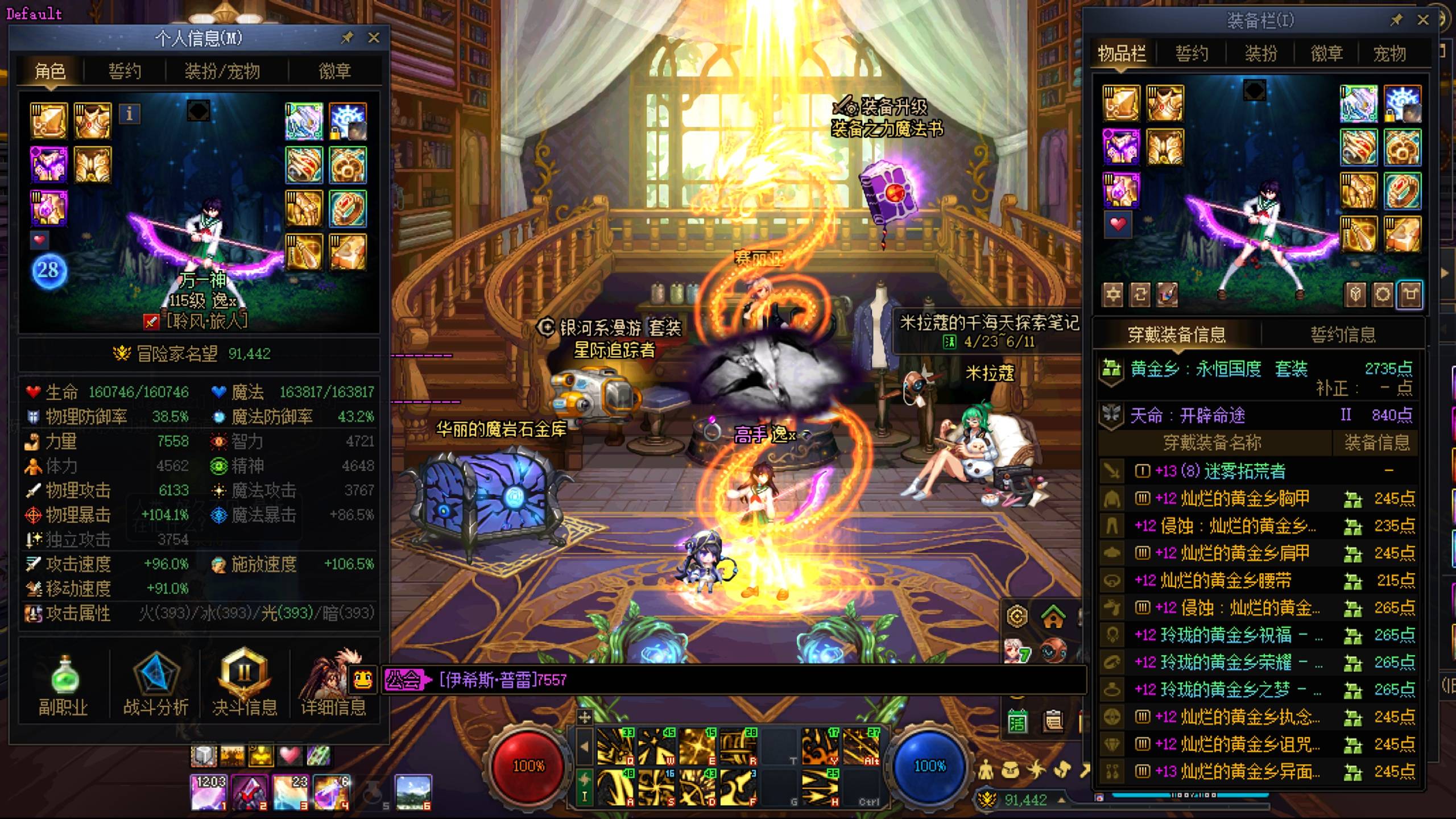Screen dimensions: 1456x819
Task: Close the 个人信息 character info window
Action: (x=374, y=38)
